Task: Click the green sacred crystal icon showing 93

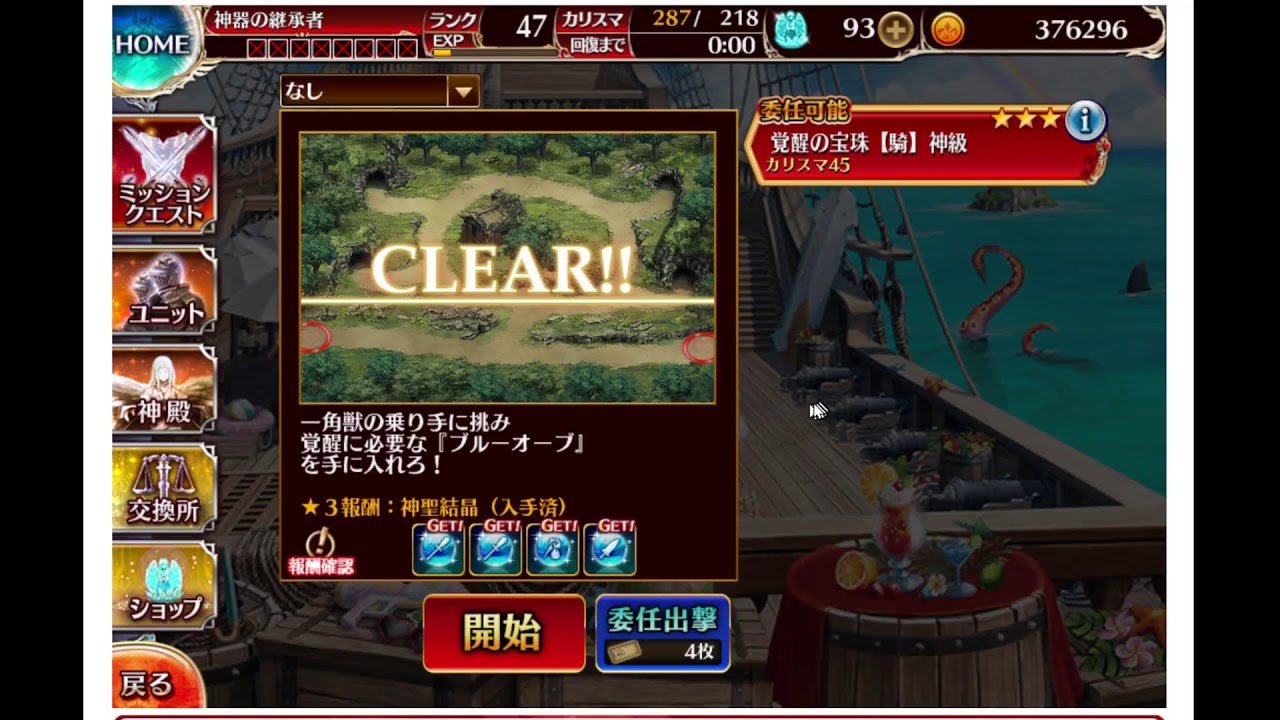Action: [793, 31]
